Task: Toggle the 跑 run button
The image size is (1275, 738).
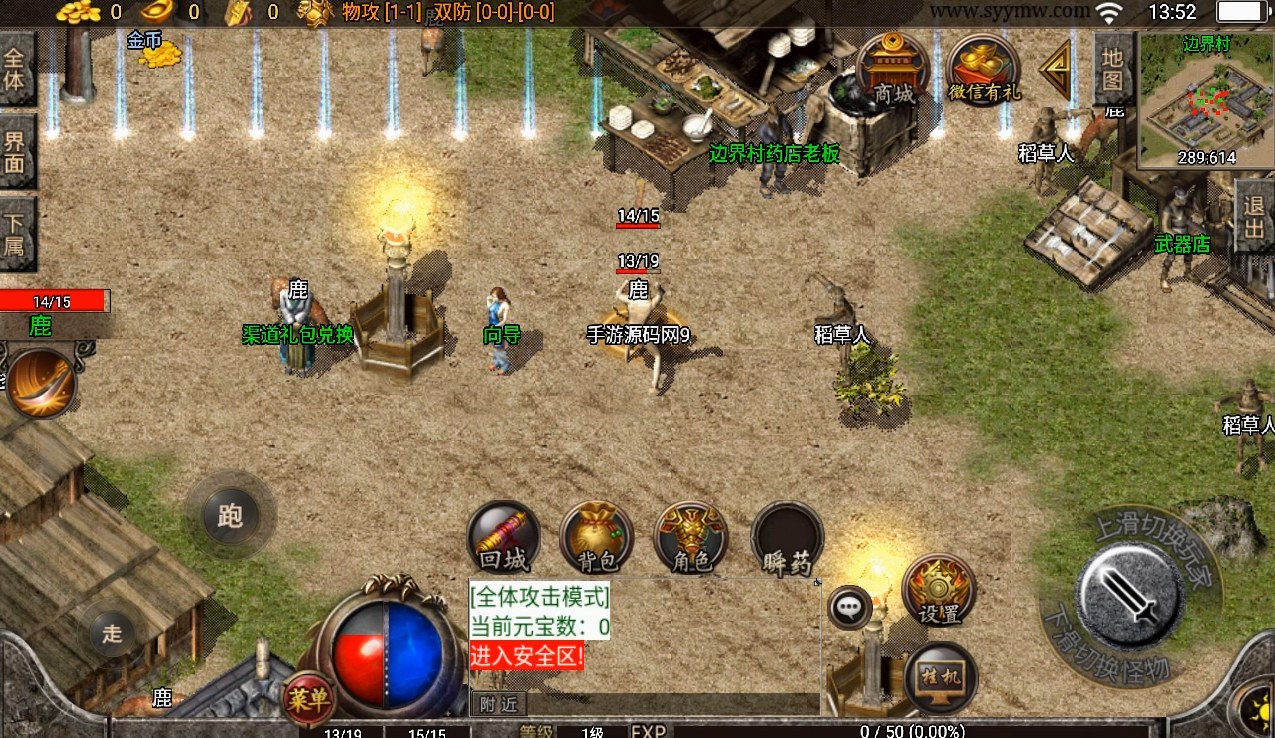Action: pyautogui.click(x=229, y=516)
